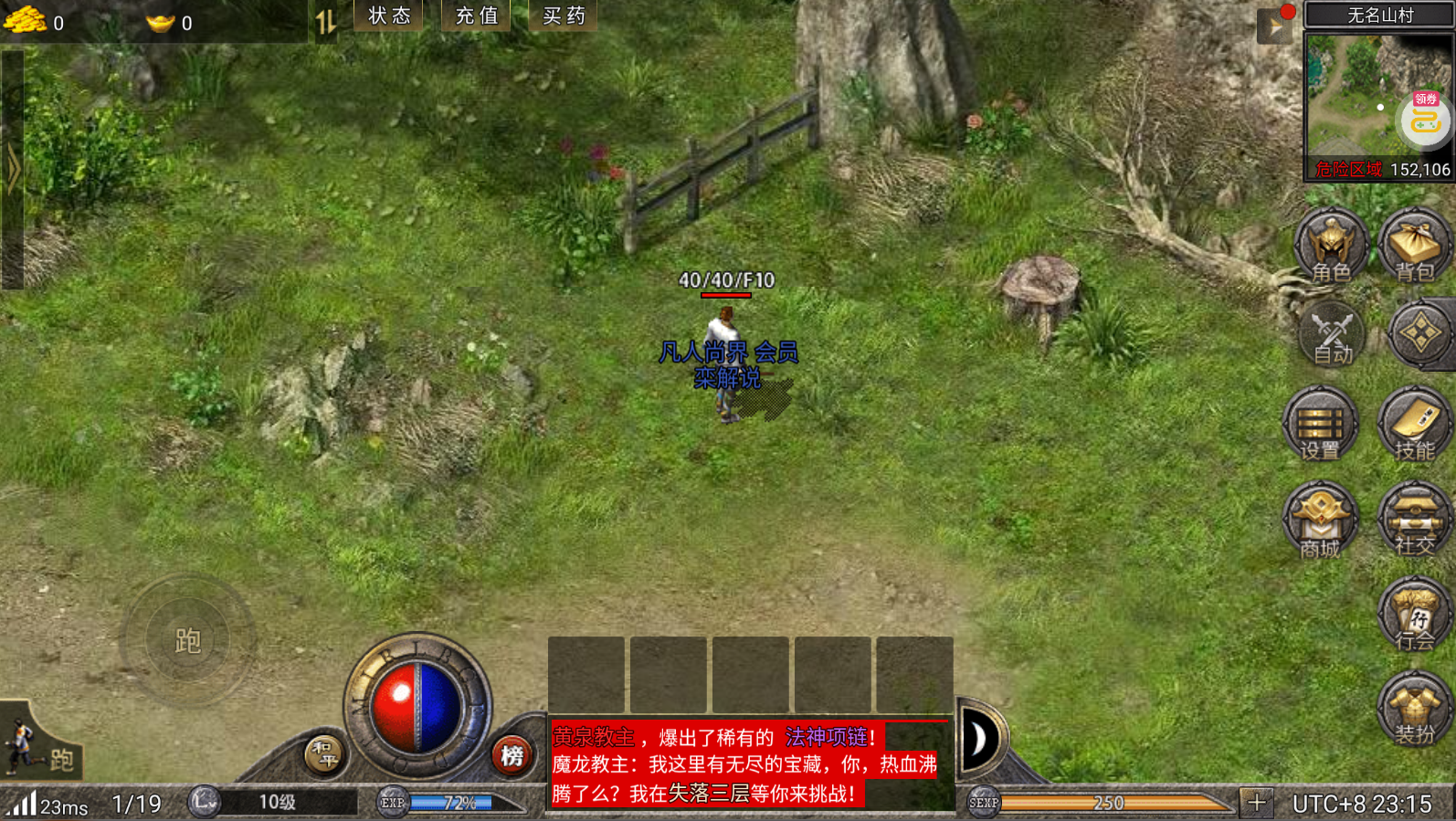
Task: Open the 角色 character sheet
Action: click(1331, 247)
